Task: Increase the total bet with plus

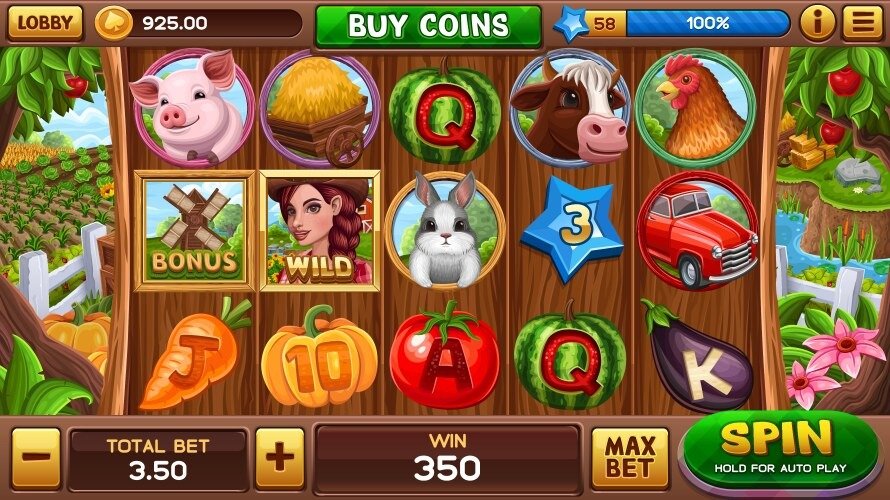Action: point(280,457)
